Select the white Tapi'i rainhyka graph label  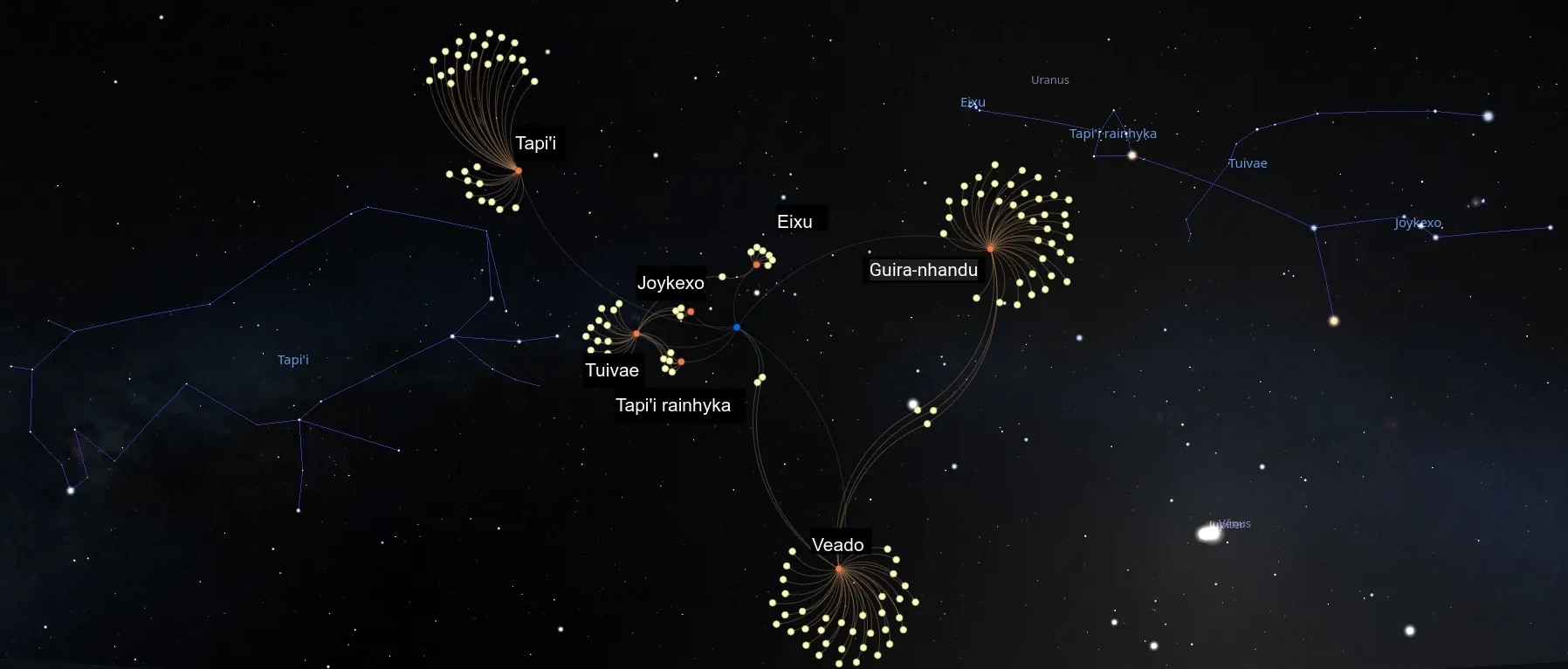(673, 405)
